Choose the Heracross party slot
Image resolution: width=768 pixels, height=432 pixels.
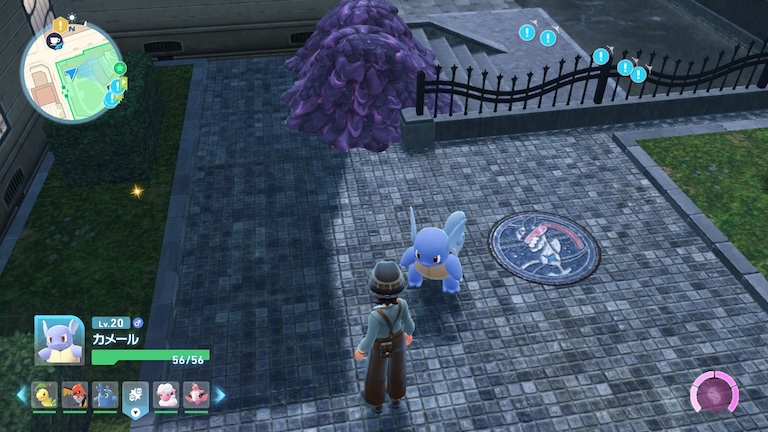[x=106, y=395]
